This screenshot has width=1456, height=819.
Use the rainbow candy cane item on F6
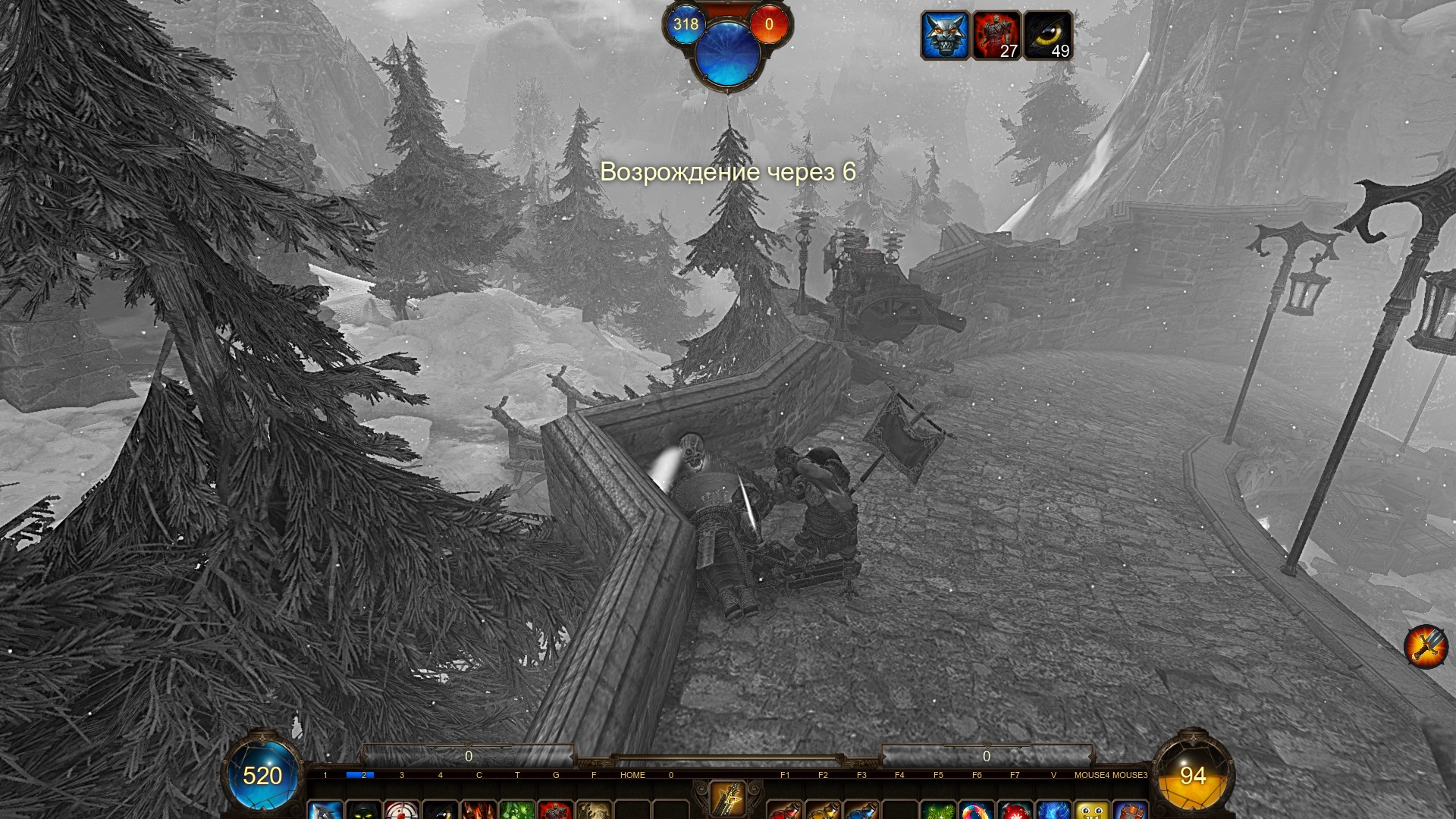pyautogui.click(x=977, y=810)
